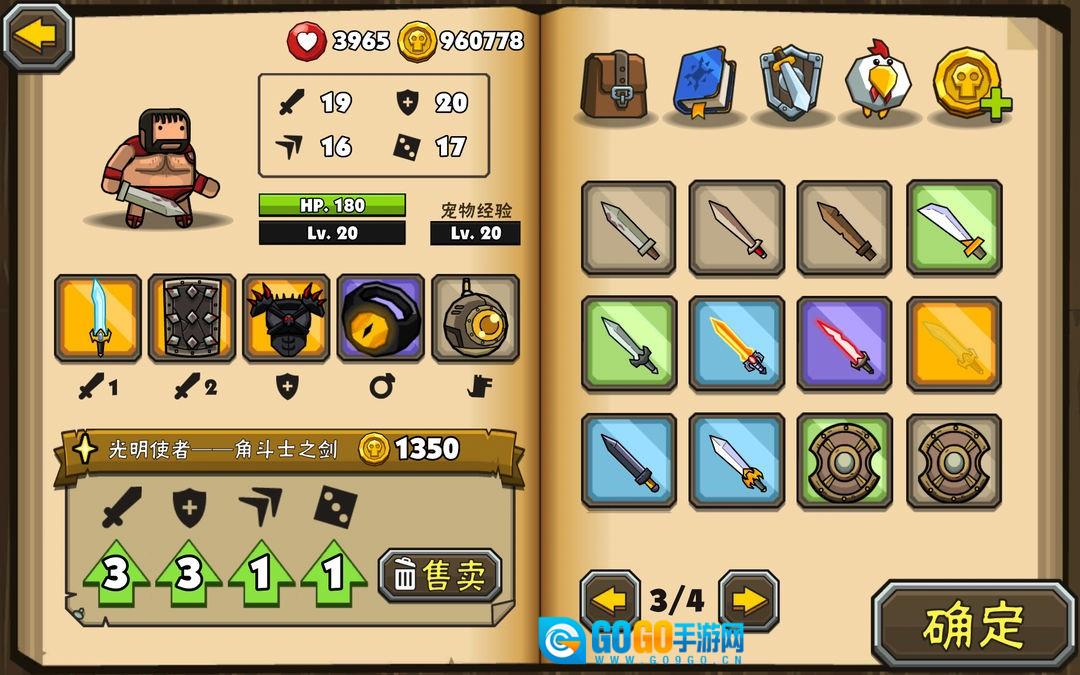Choose the red sword on purple background

844,344
